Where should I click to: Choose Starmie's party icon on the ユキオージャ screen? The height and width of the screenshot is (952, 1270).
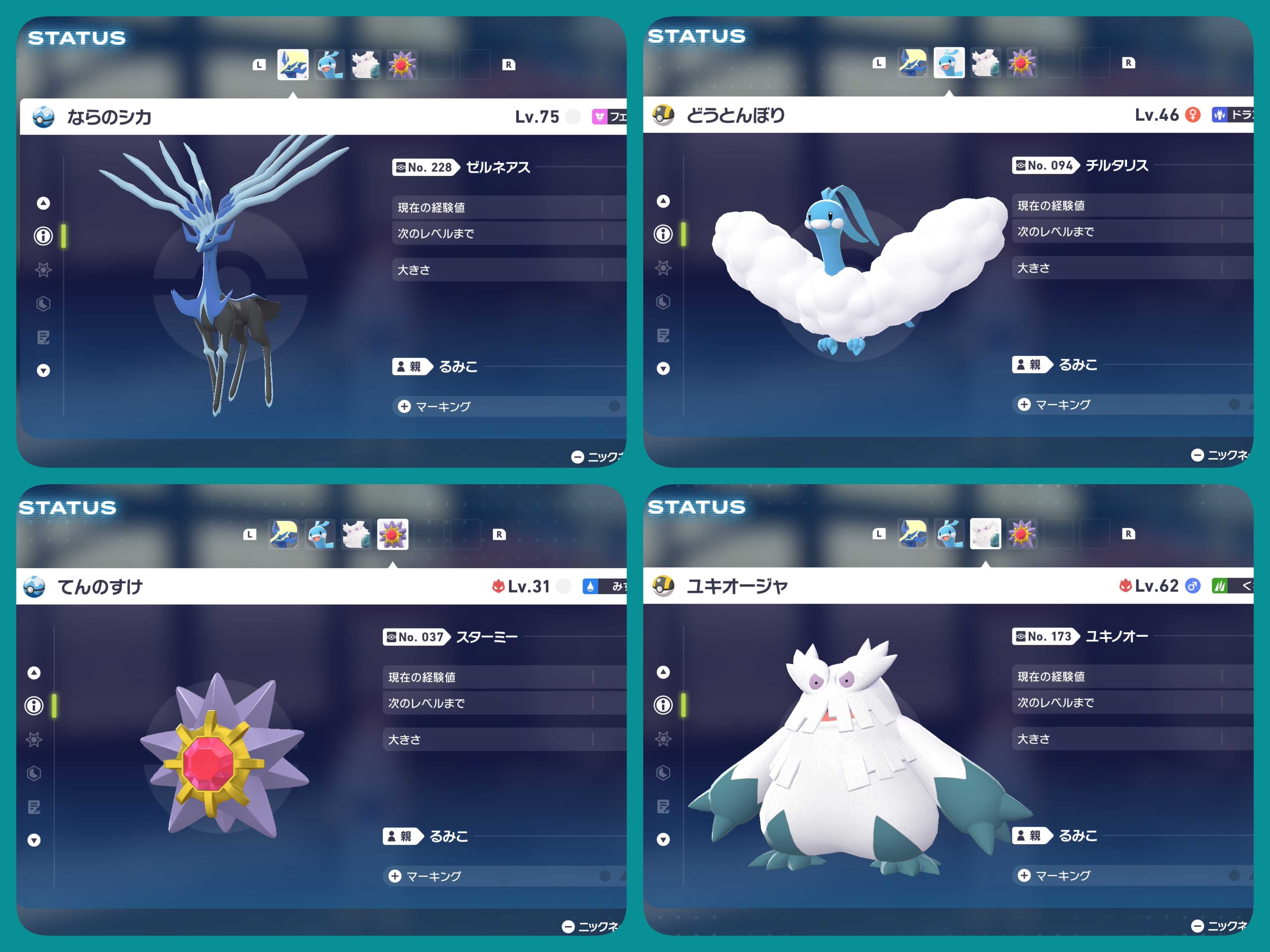pyautogui.click(x=1022, y=534)
